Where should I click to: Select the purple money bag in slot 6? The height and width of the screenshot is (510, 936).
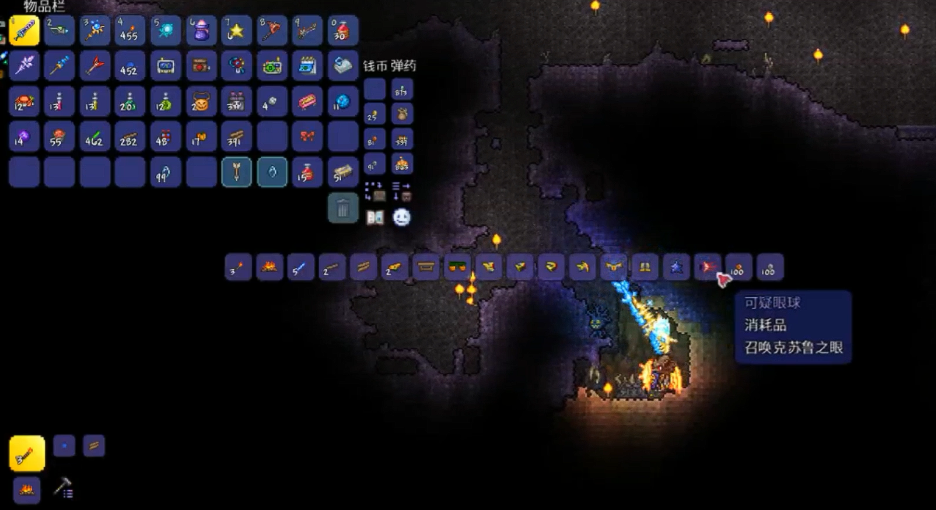[x=201, y=31]
